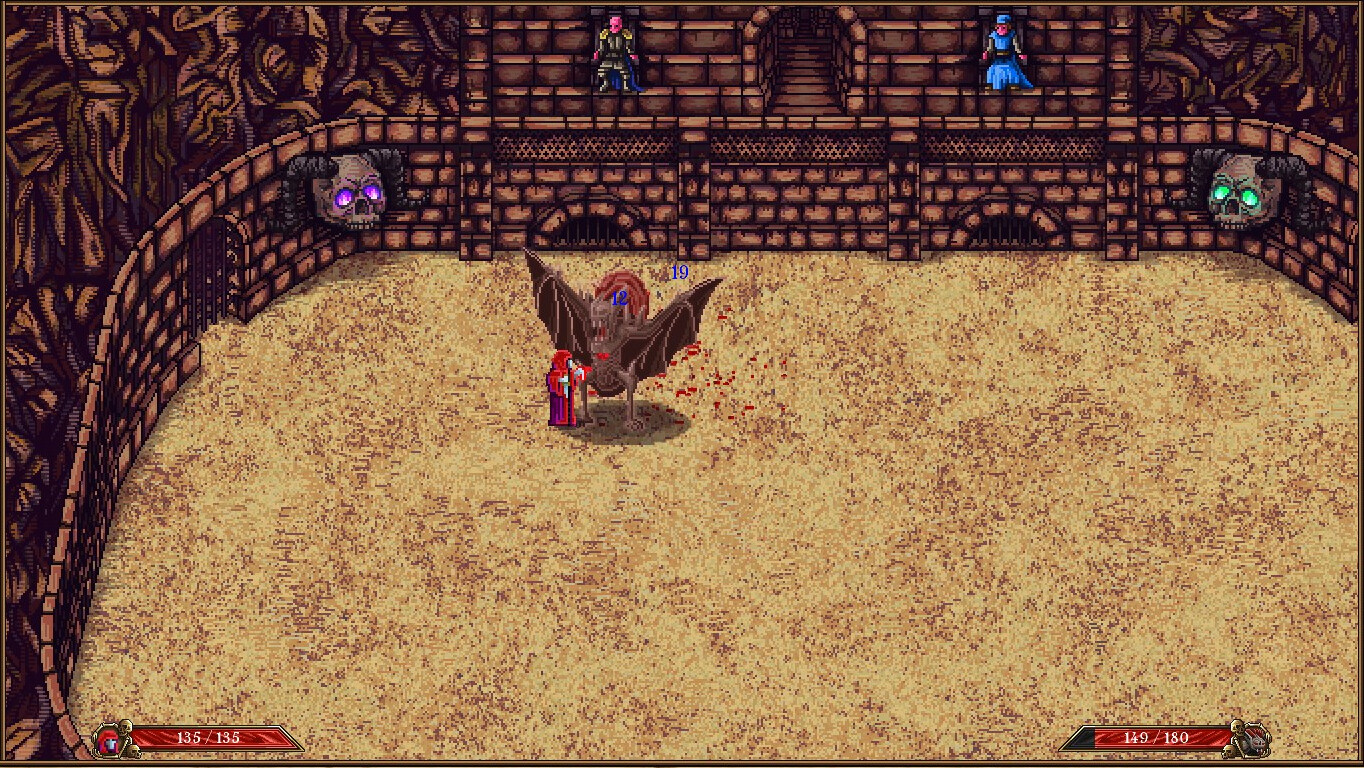Click the red-hooded hero portrait icon
This screenshot has width=1364, height=768.
pyautogui.click(x=108, y=740)
